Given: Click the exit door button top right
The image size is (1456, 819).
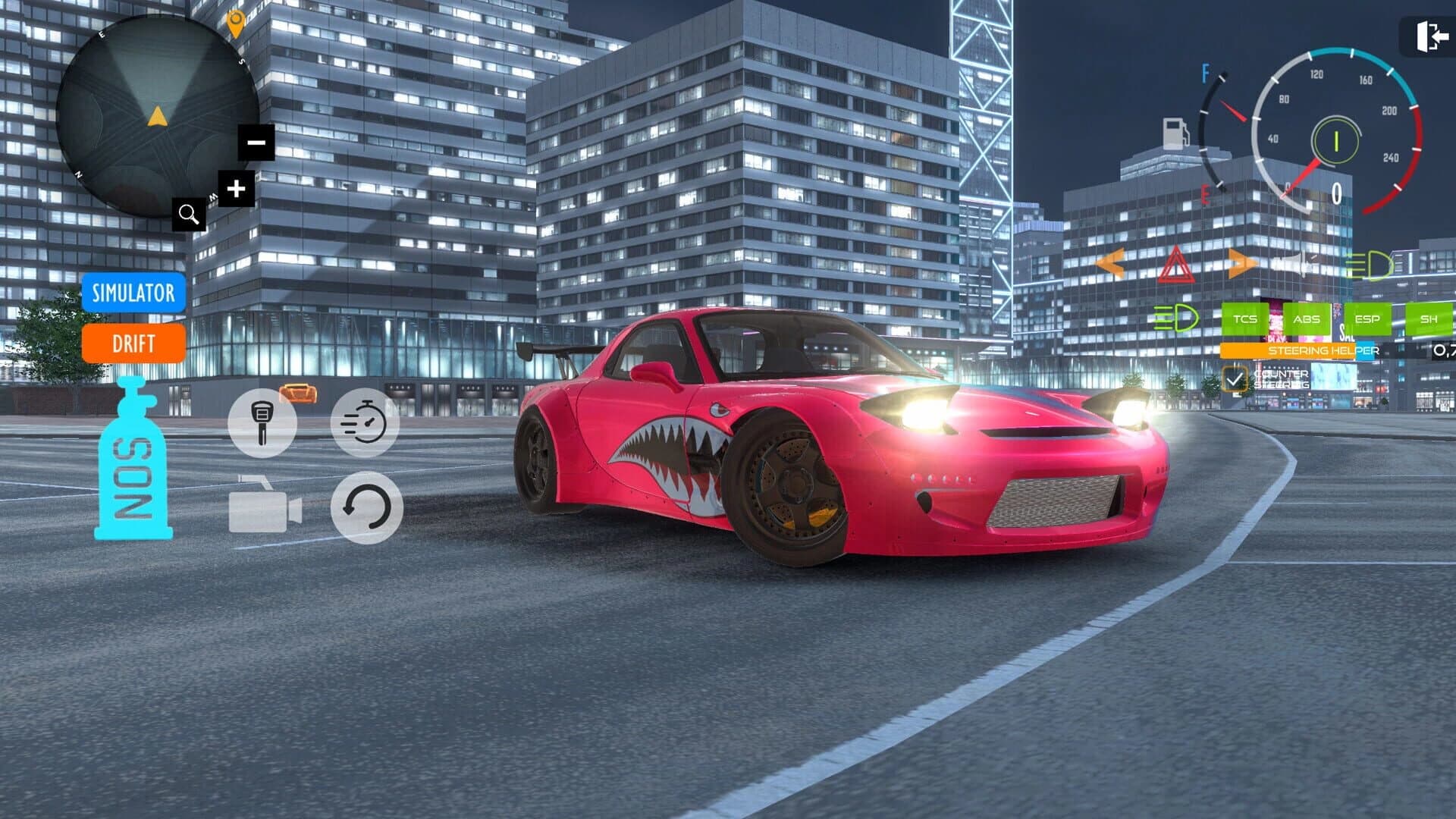Looking at the screenshot, I should [x=1432, y=34].
